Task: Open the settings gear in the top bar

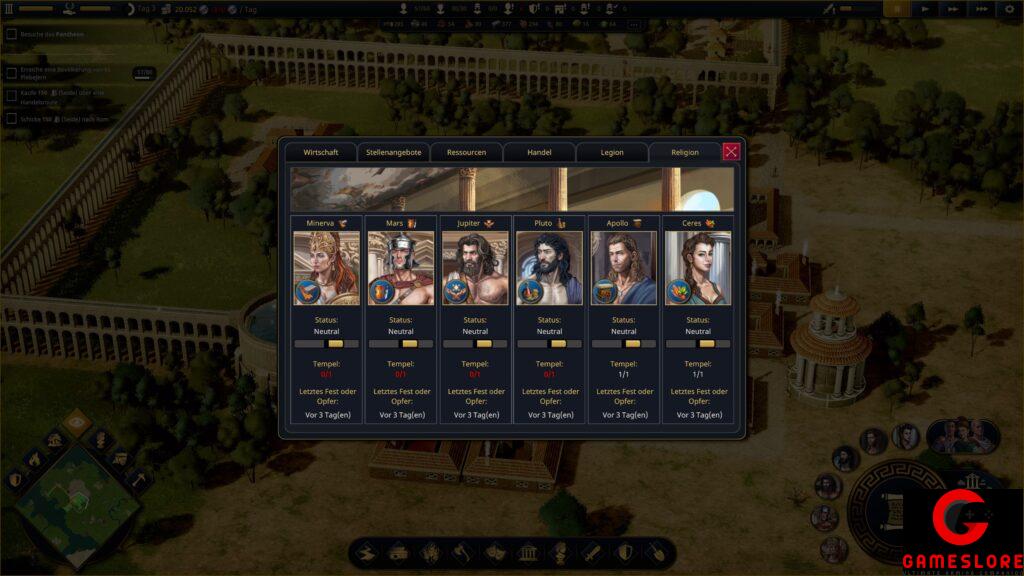Action: pos(1009,9)
